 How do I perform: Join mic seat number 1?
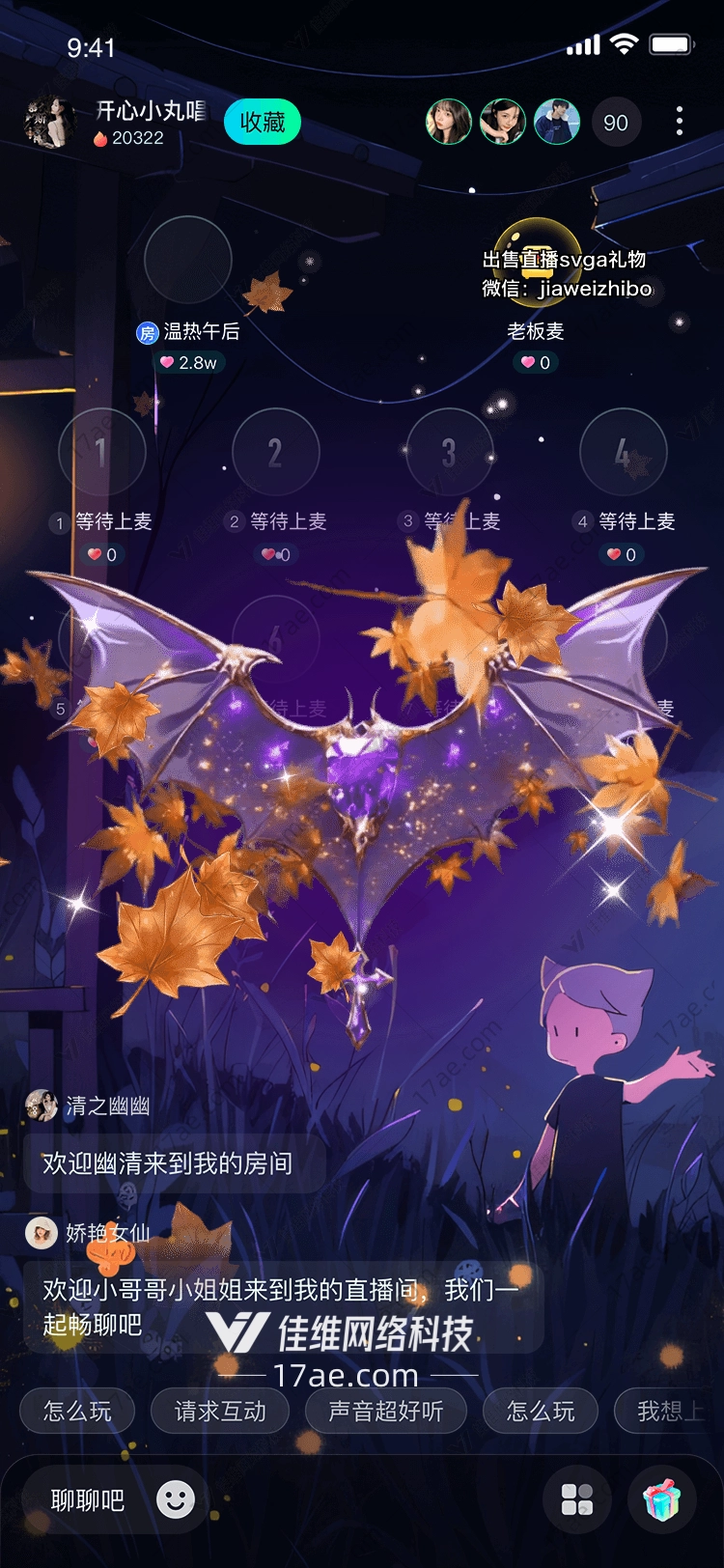(101, 452)
